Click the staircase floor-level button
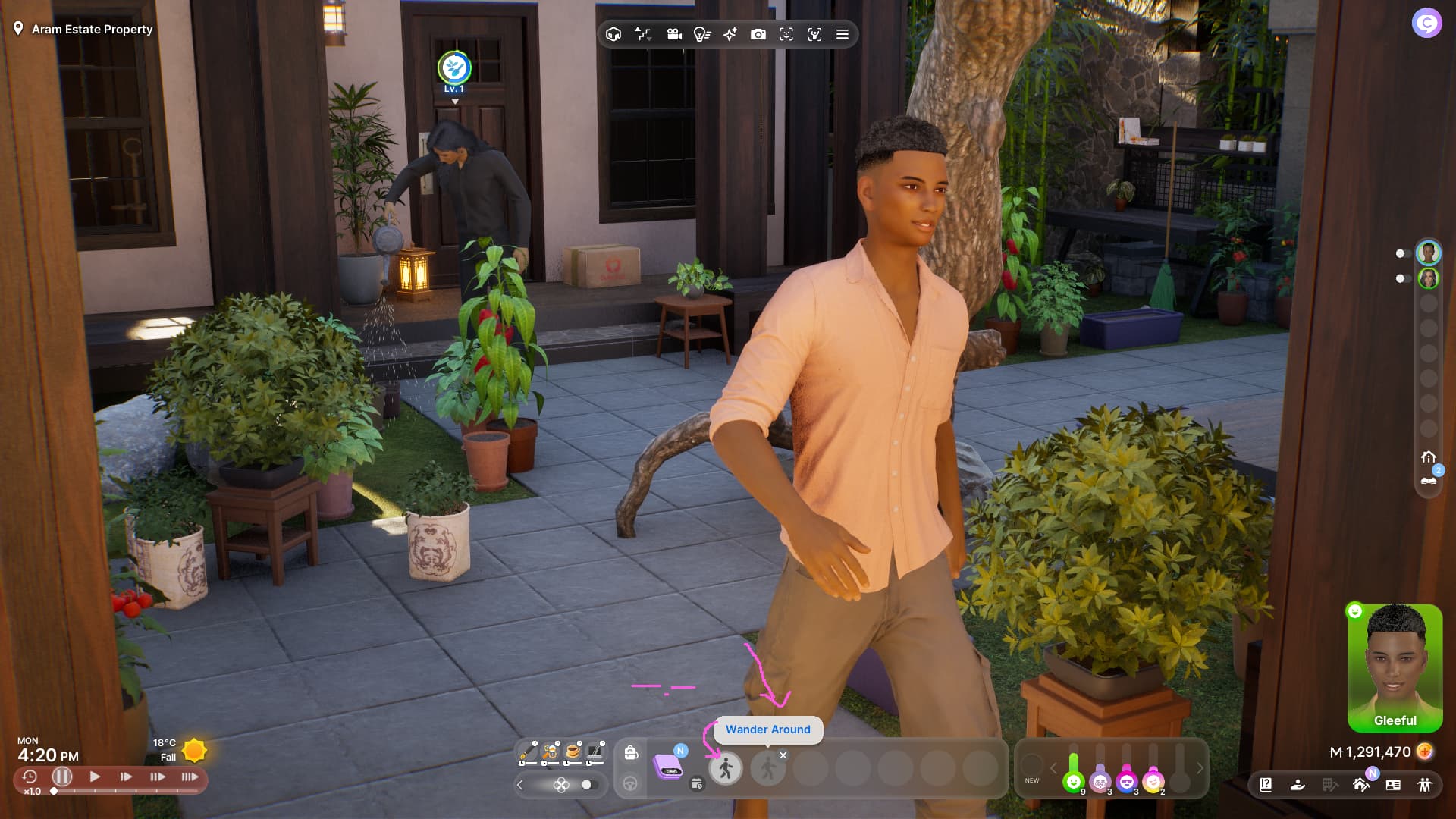This screenshot has height=819, width=1456. tap(643, 34)
